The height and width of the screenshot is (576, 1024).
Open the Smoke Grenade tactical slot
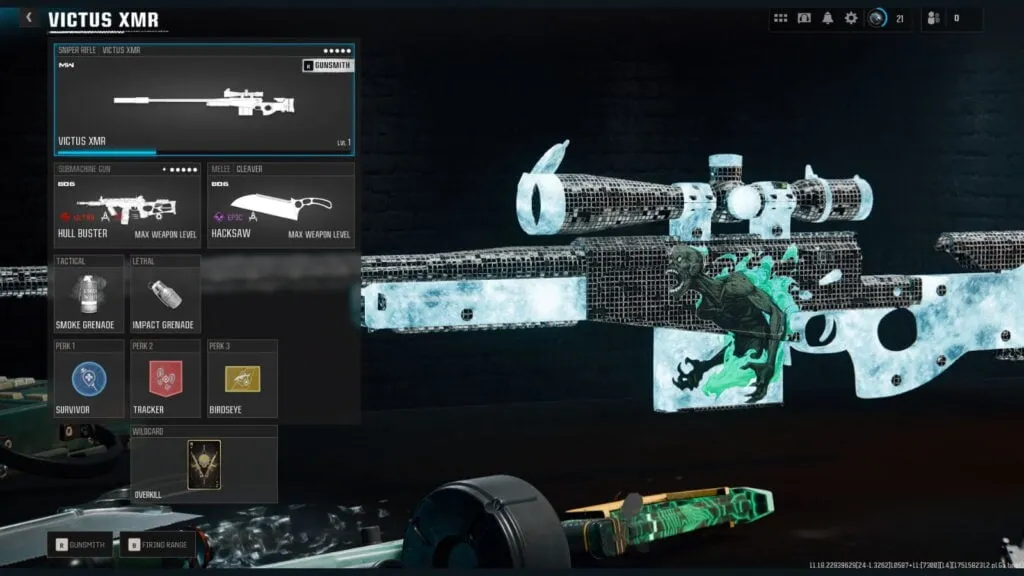pyautogui.click(x=89, y=294)
